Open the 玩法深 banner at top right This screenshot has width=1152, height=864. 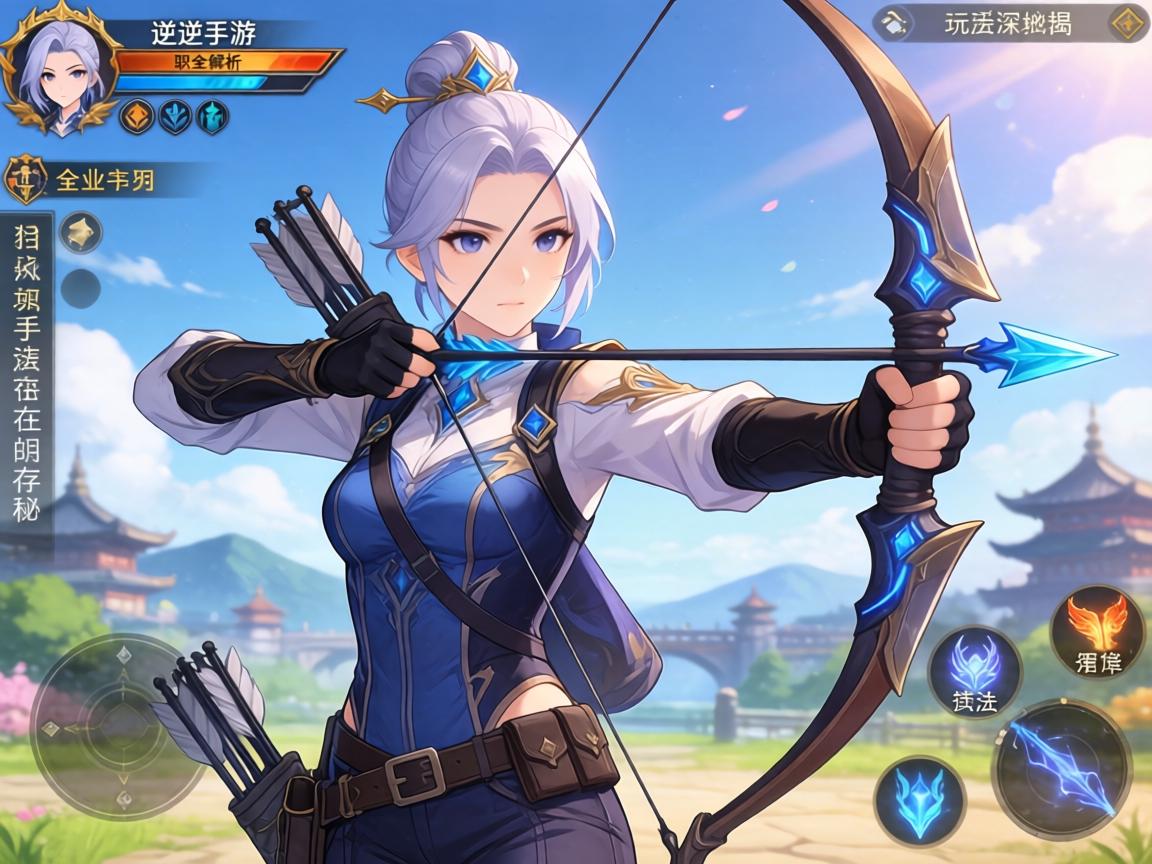[1008, 23]
